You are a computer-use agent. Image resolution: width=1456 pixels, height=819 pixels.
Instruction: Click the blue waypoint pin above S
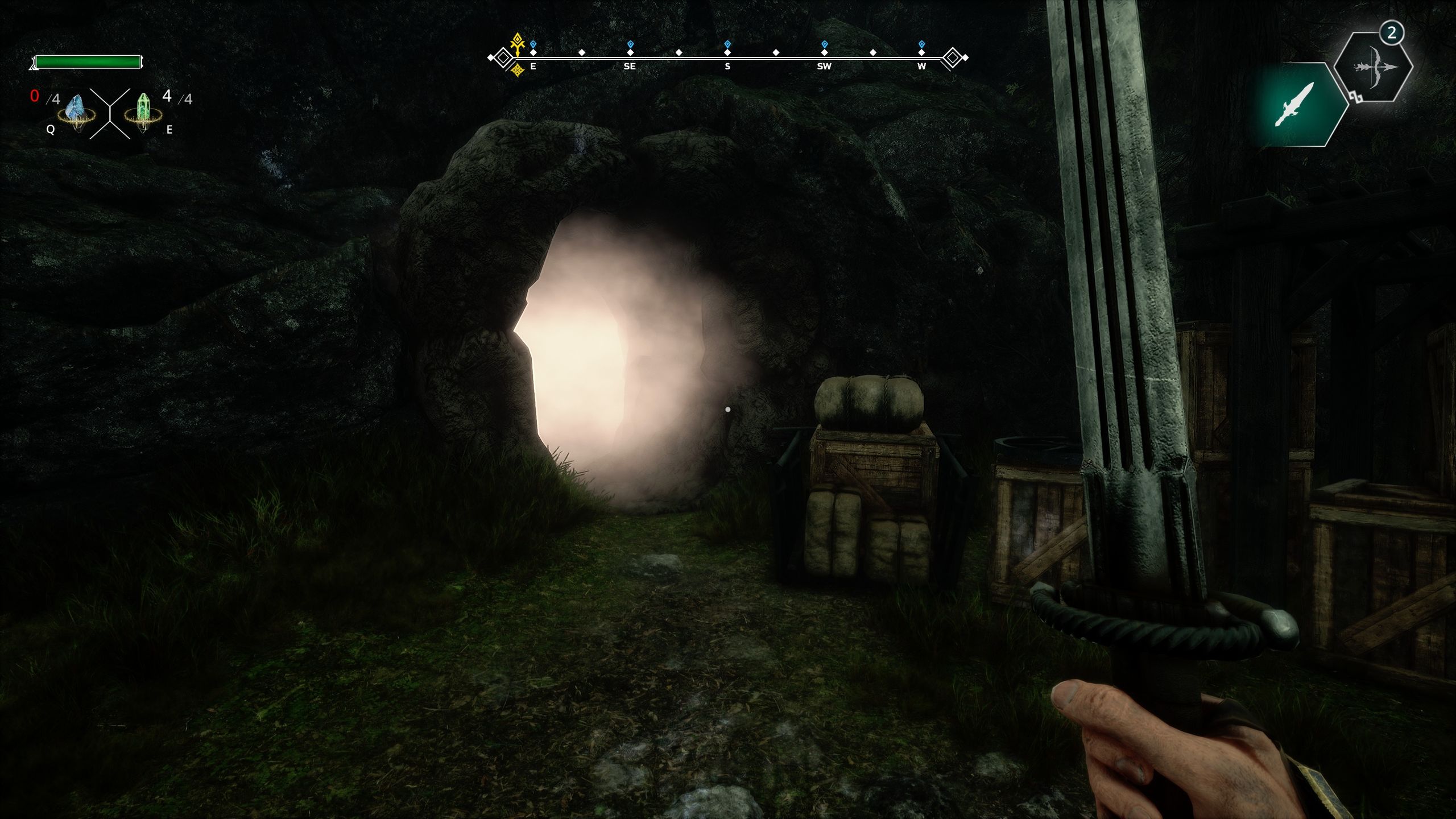click(x=727, y=44)
